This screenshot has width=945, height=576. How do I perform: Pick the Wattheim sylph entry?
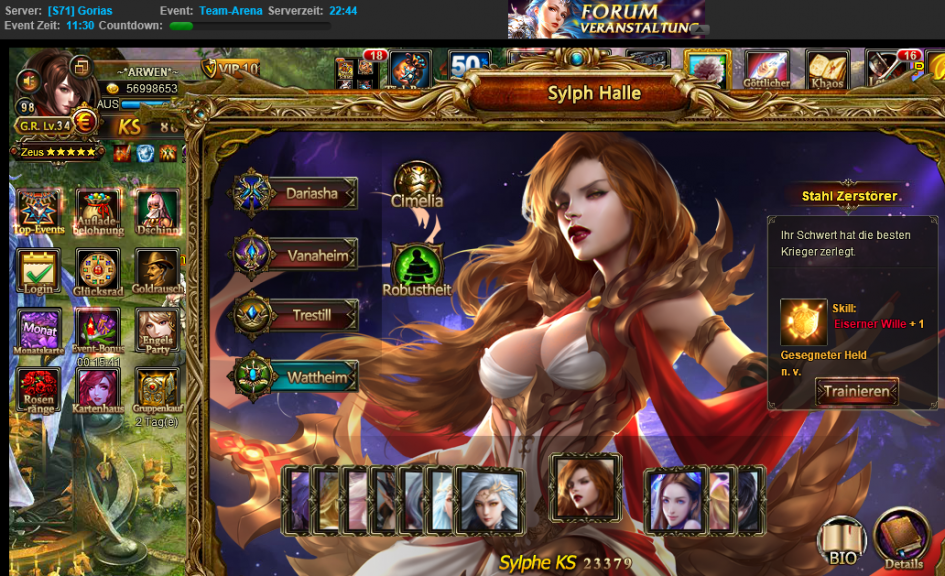click(296, 378)
